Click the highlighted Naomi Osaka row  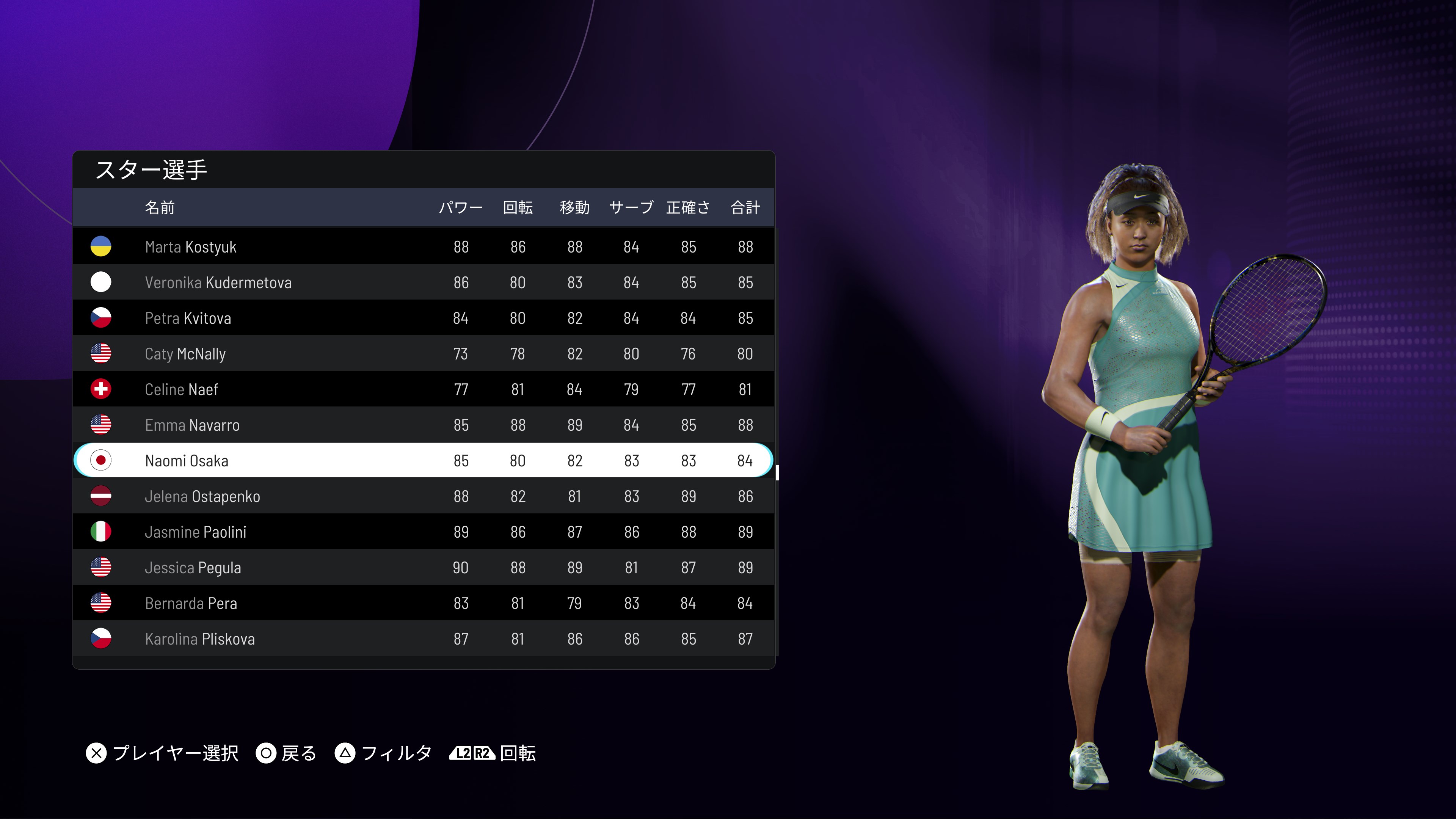click(x=423, y=460)
